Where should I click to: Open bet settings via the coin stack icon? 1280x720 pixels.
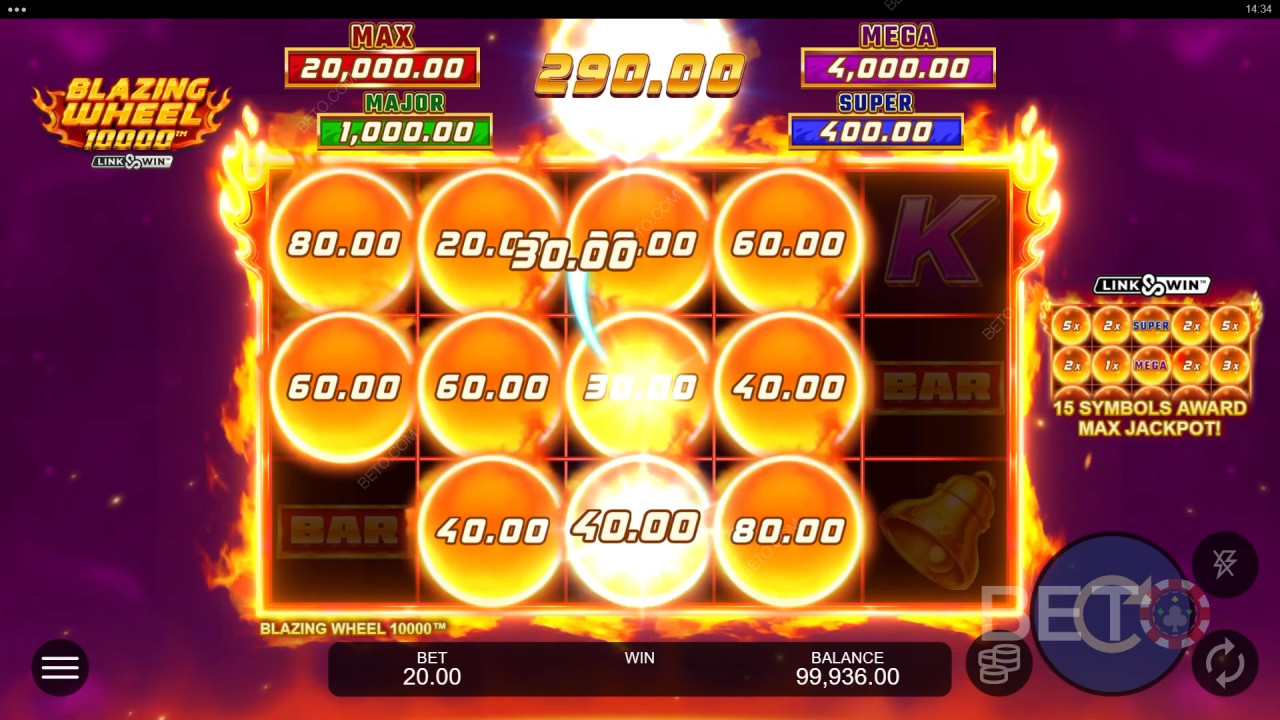tap(998, 662)
